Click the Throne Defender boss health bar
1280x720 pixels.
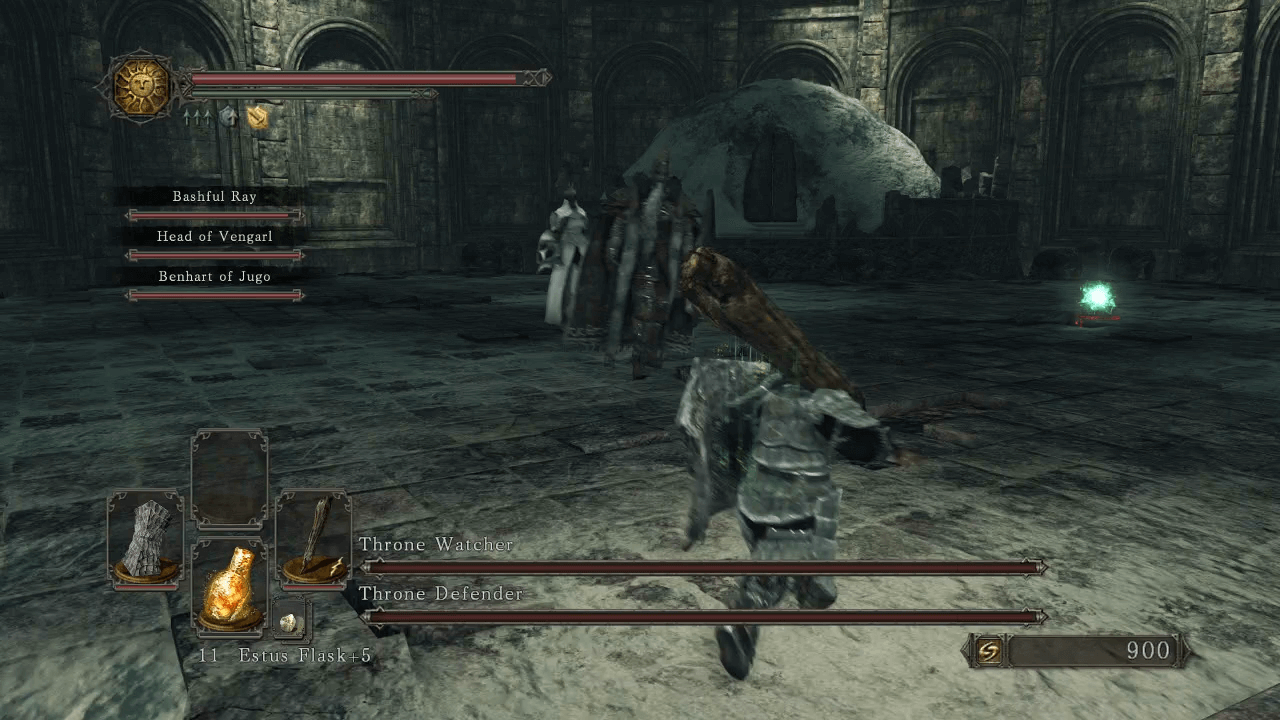(700, 616)
